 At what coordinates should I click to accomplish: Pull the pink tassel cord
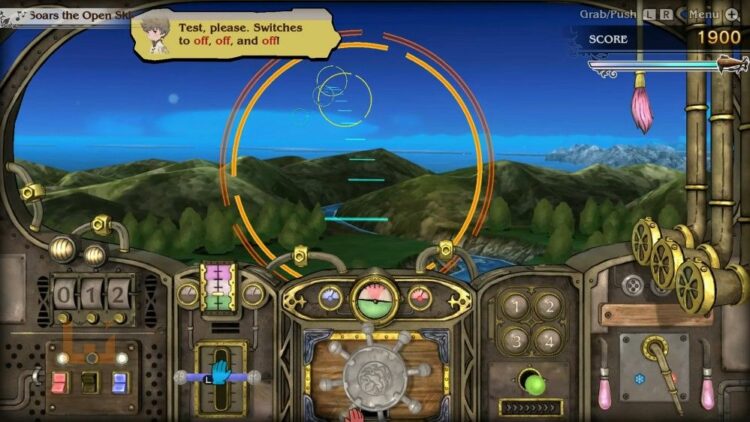[x=641, y=108]
